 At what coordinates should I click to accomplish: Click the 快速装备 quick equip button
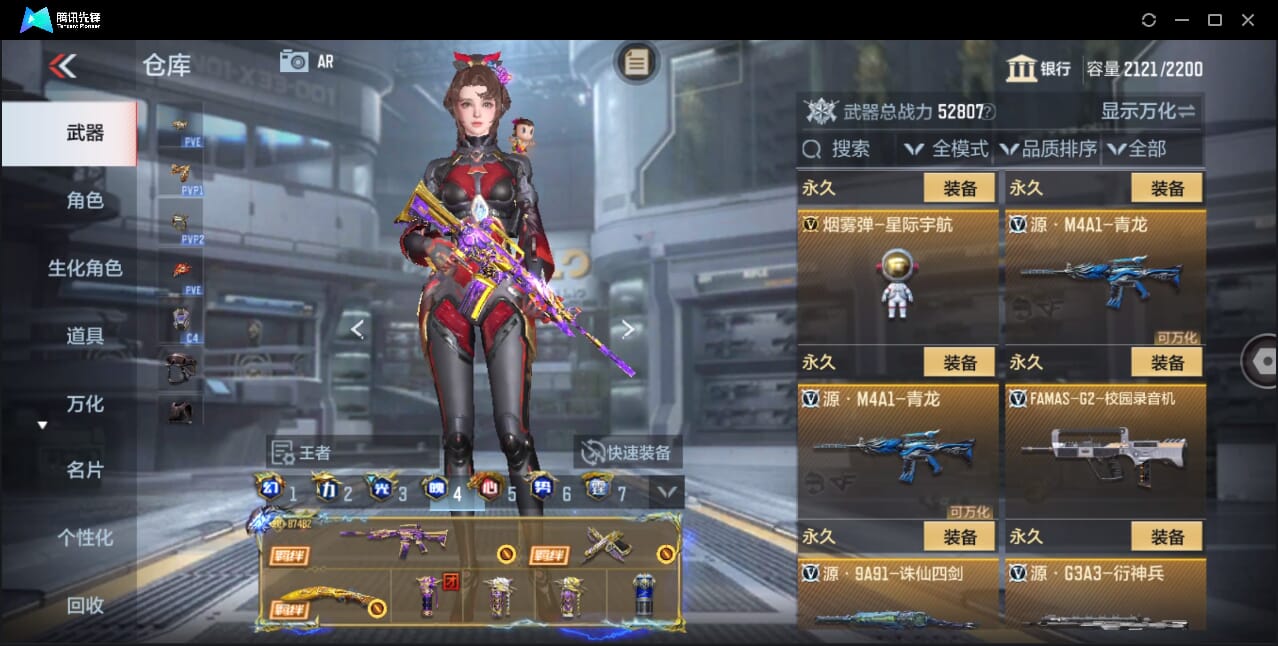tap(628, 452)
